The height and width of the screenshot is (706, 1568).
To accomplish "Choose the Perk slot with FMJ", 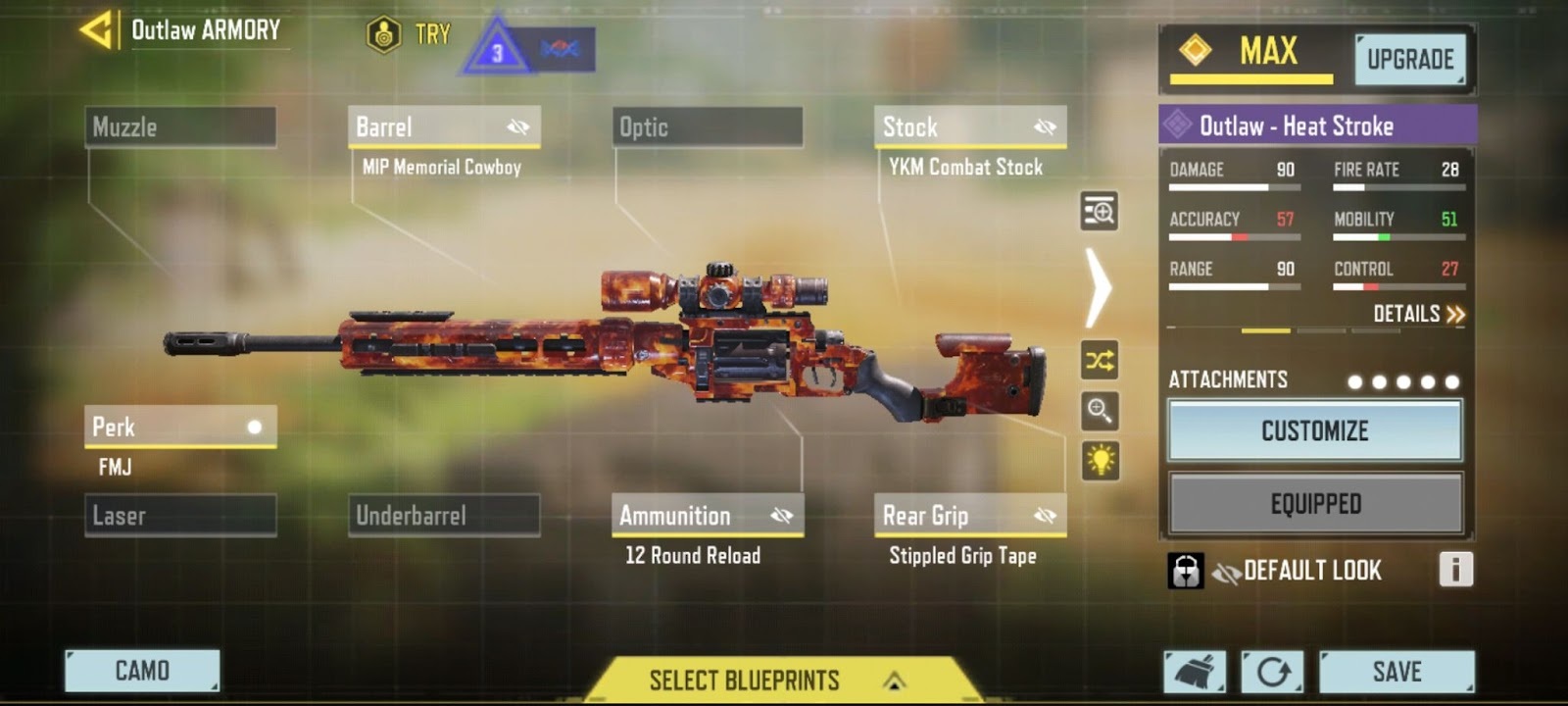I will pyautogui.click(x=180, y=428).
